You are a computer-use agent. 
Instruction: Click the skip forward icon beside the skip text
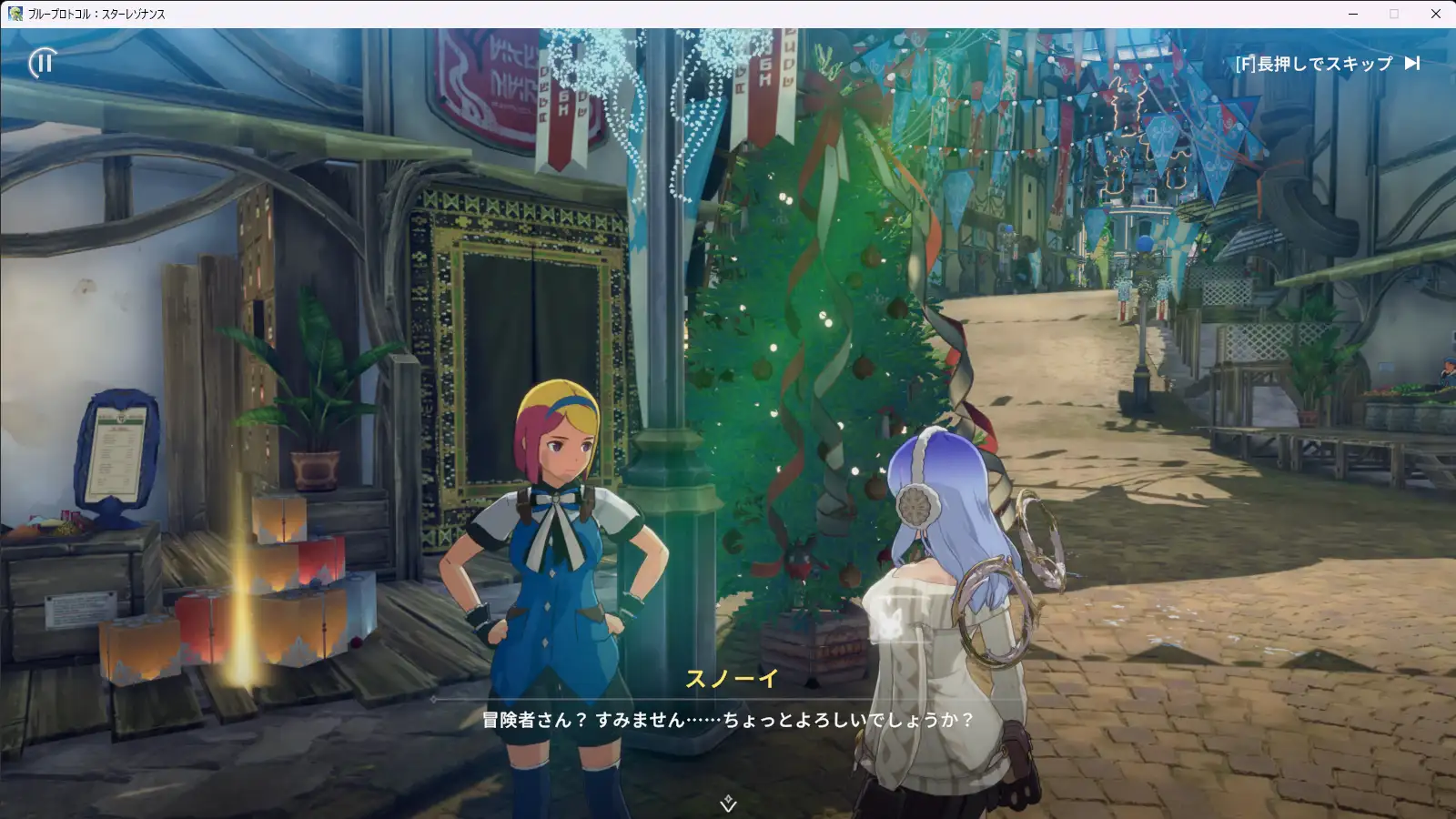pos(1411,64)
